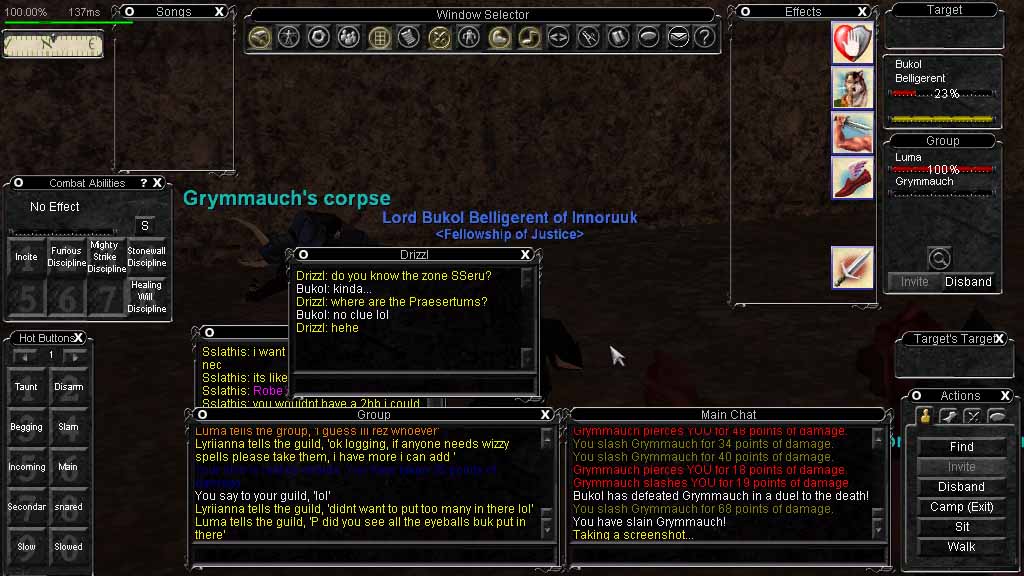Select Luma in the Group window

click(x=909, y=158)
